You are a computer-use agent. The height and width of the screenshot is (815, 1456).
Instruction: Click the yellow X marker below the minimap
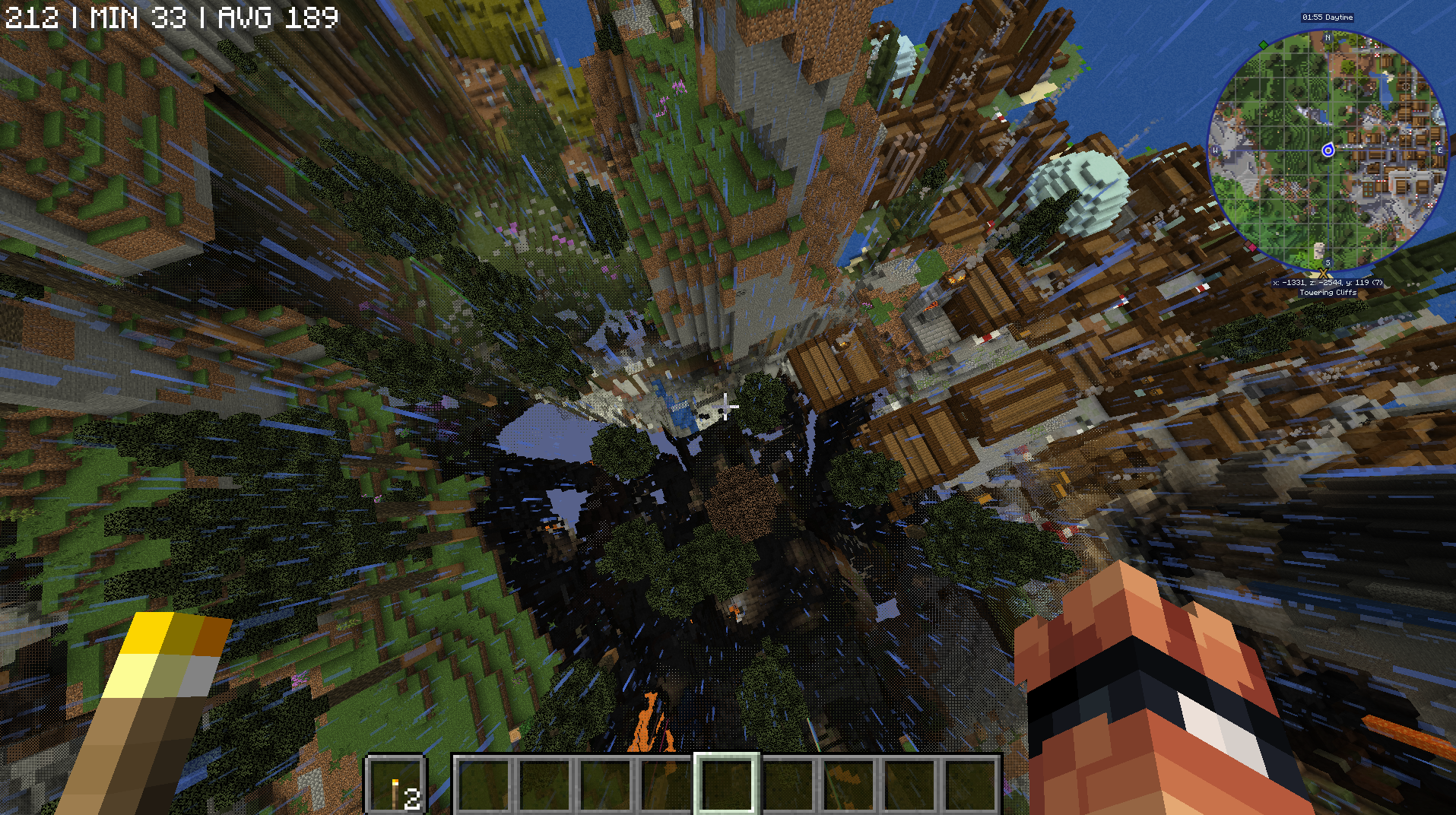(x=1324, y=272)
